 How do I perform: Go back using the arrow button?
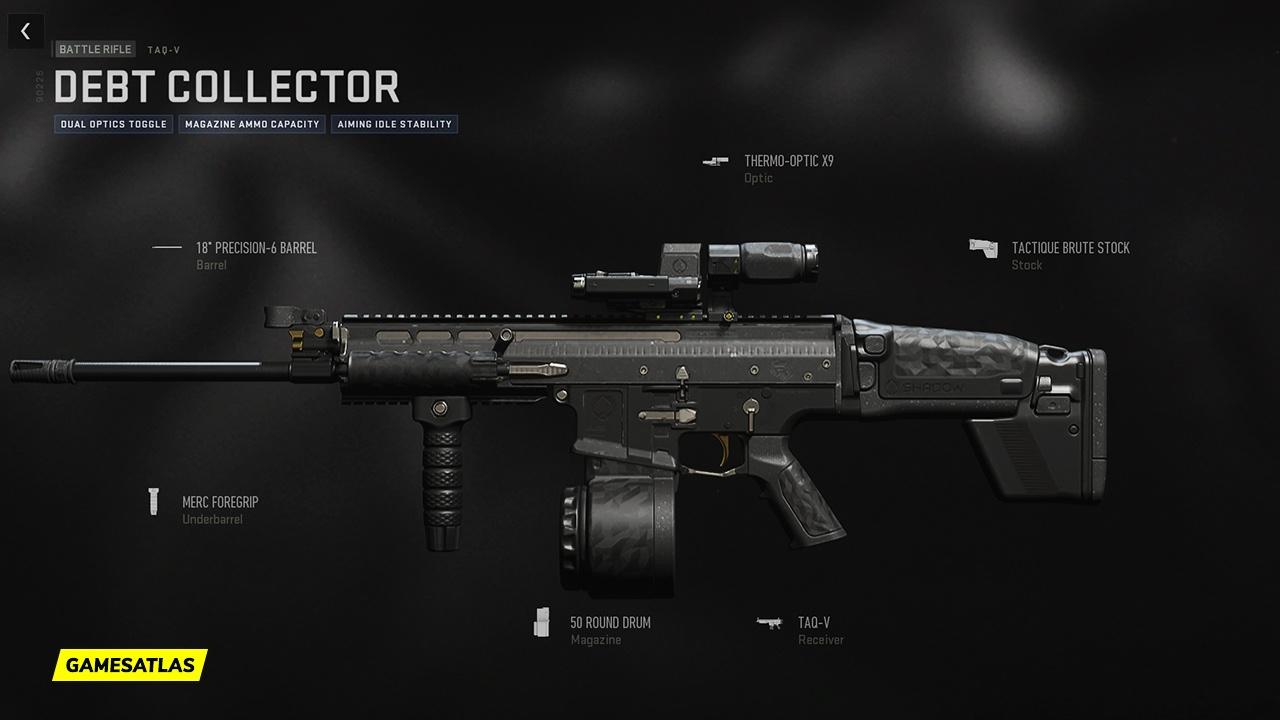pos(25,31)
